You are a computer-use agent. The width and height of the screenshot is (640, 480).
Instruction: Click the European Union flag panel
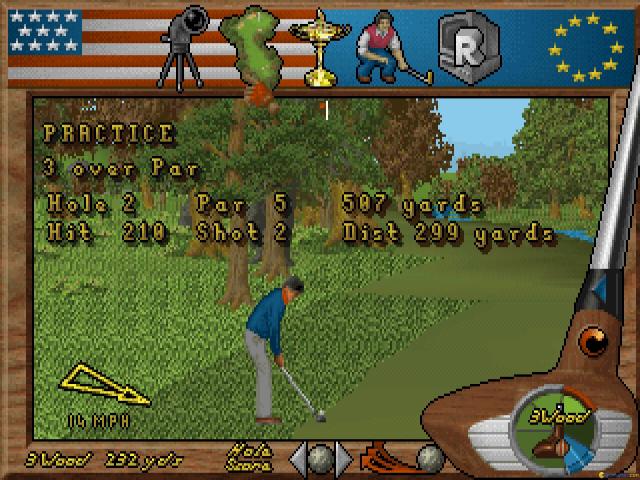coord(587,44)
